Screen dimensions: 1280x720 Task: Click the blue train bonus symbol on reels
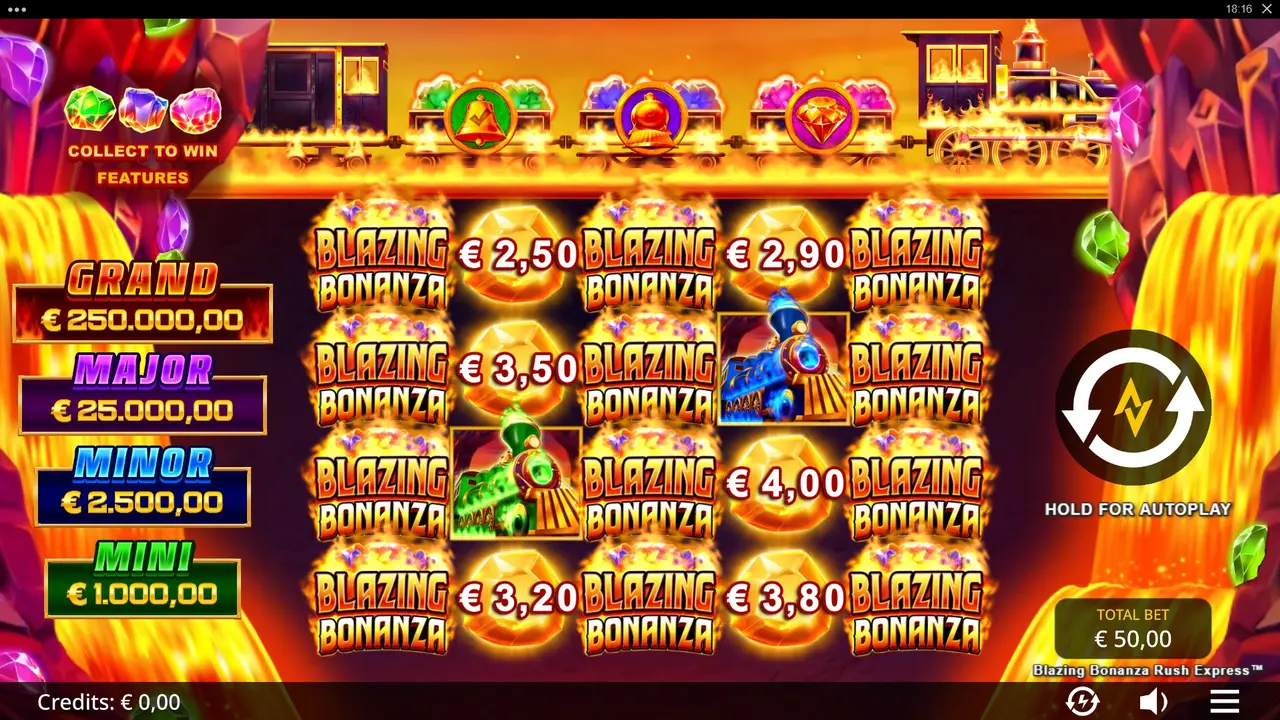(x=783, y=368)
